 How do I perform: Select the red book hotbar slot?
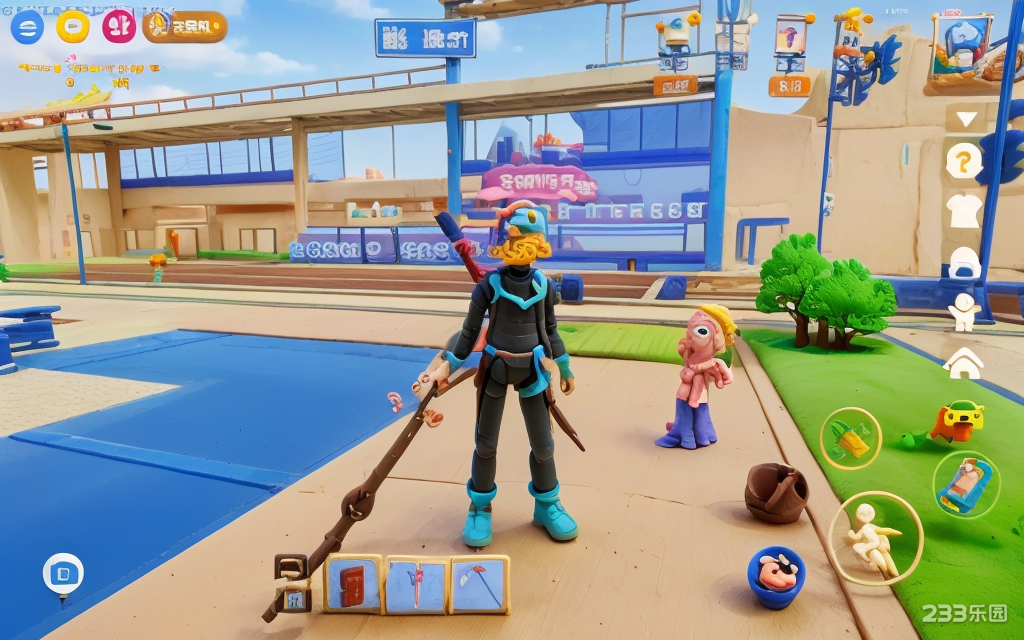(352, 584)
